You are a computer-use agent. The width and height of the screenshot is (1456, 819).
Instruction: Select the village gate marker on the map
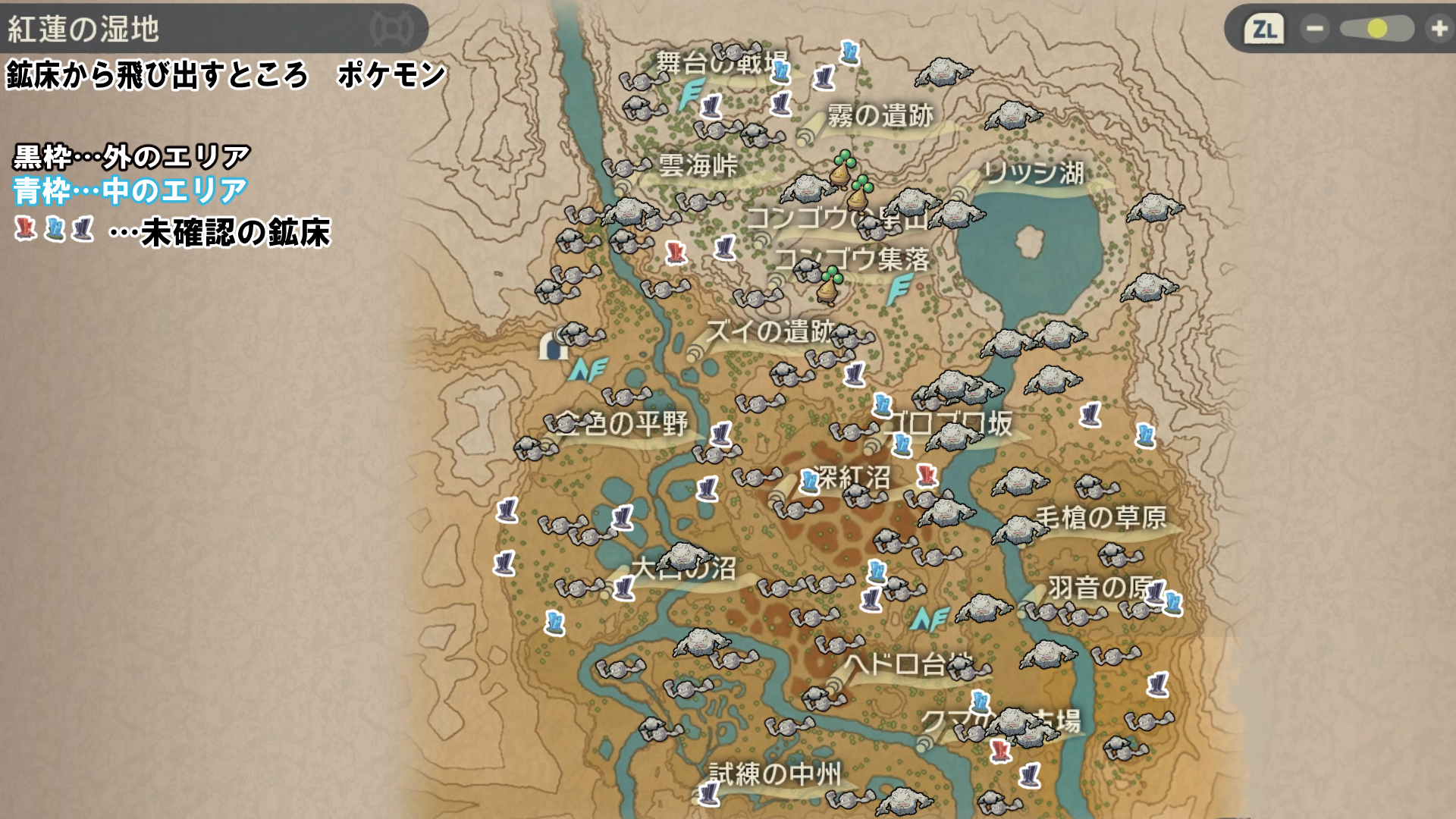click(553, 347)
